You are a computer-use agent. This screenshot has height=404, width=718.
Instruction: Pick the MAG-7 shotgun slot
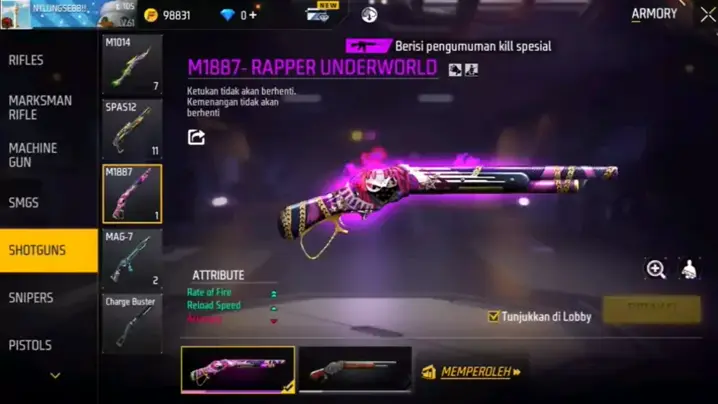(132, 258)
